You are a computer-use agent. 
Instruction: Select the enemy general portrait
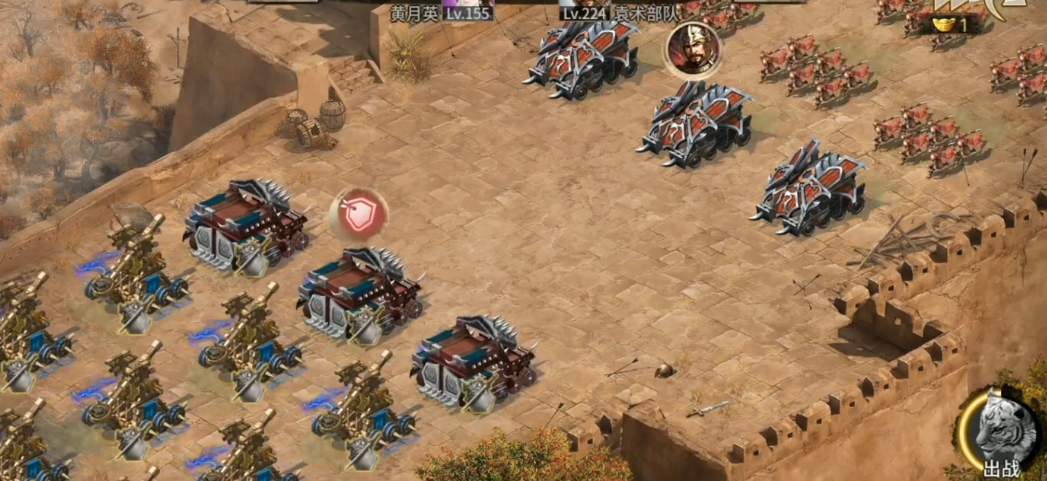click(691, 50)
